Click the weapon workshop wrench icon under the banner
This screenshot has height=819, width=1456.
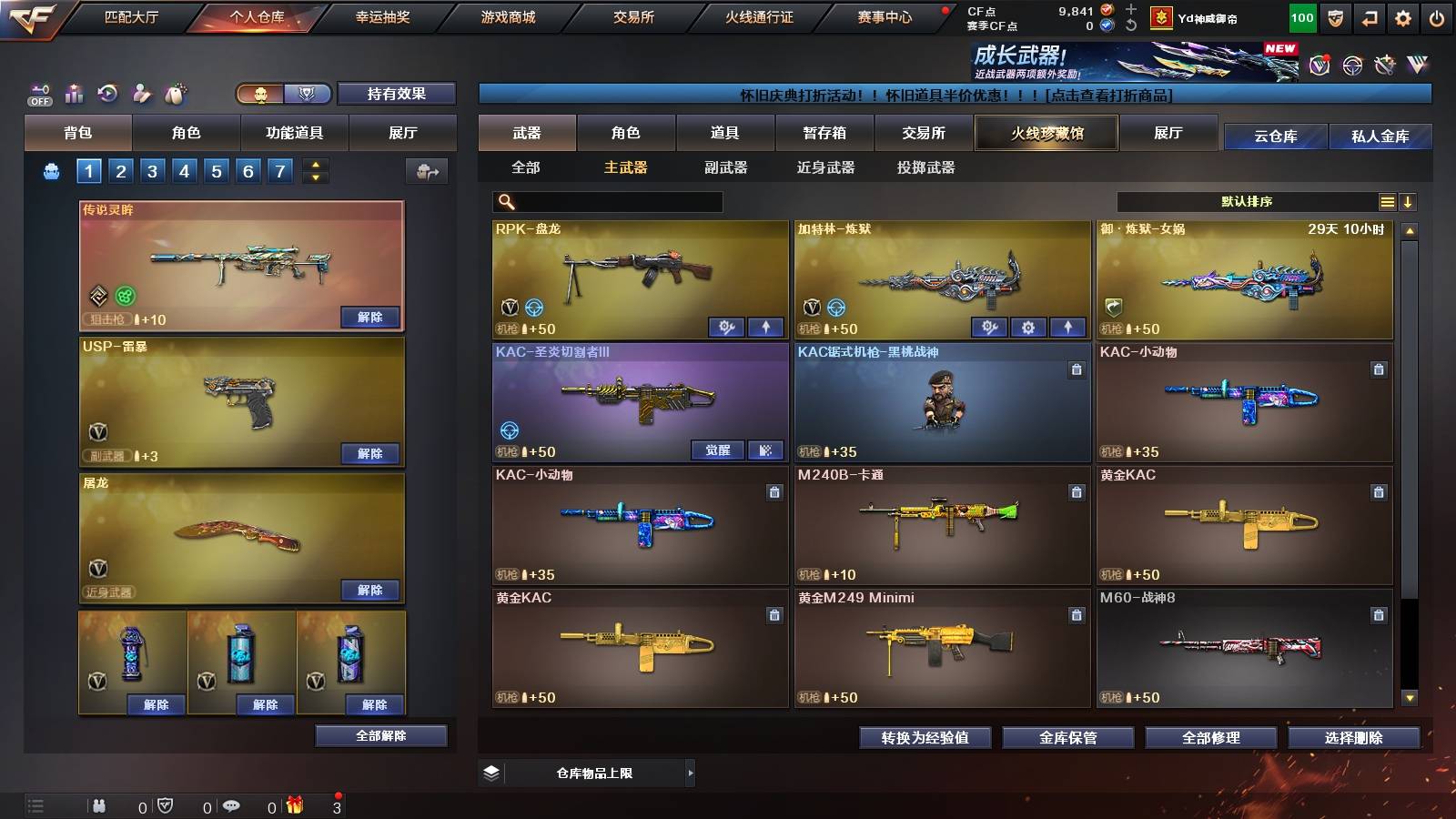tap(1386, 66)
